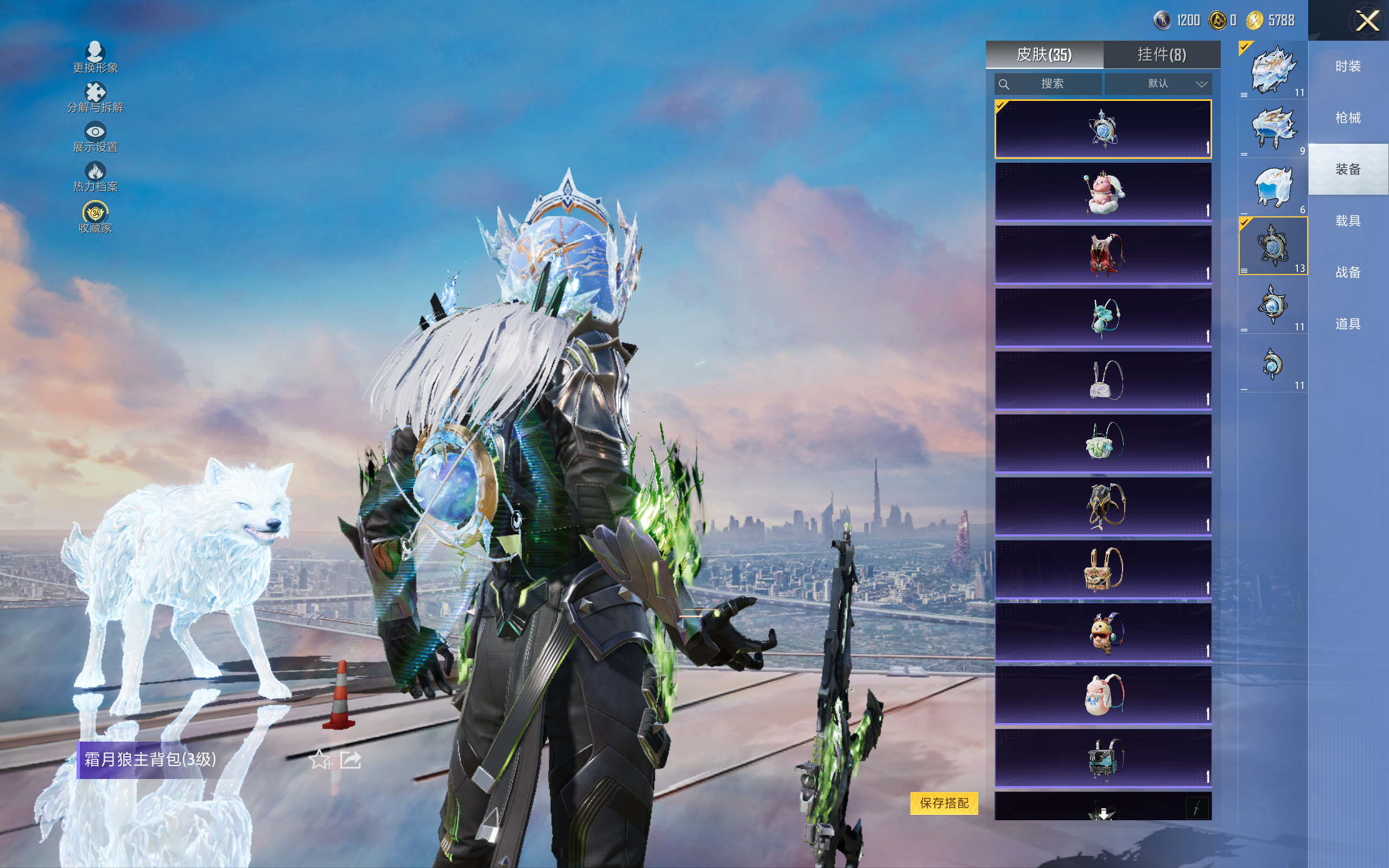Select the pink pig backpack skin
This screenshot has width=1389, height=868.
1103,192
